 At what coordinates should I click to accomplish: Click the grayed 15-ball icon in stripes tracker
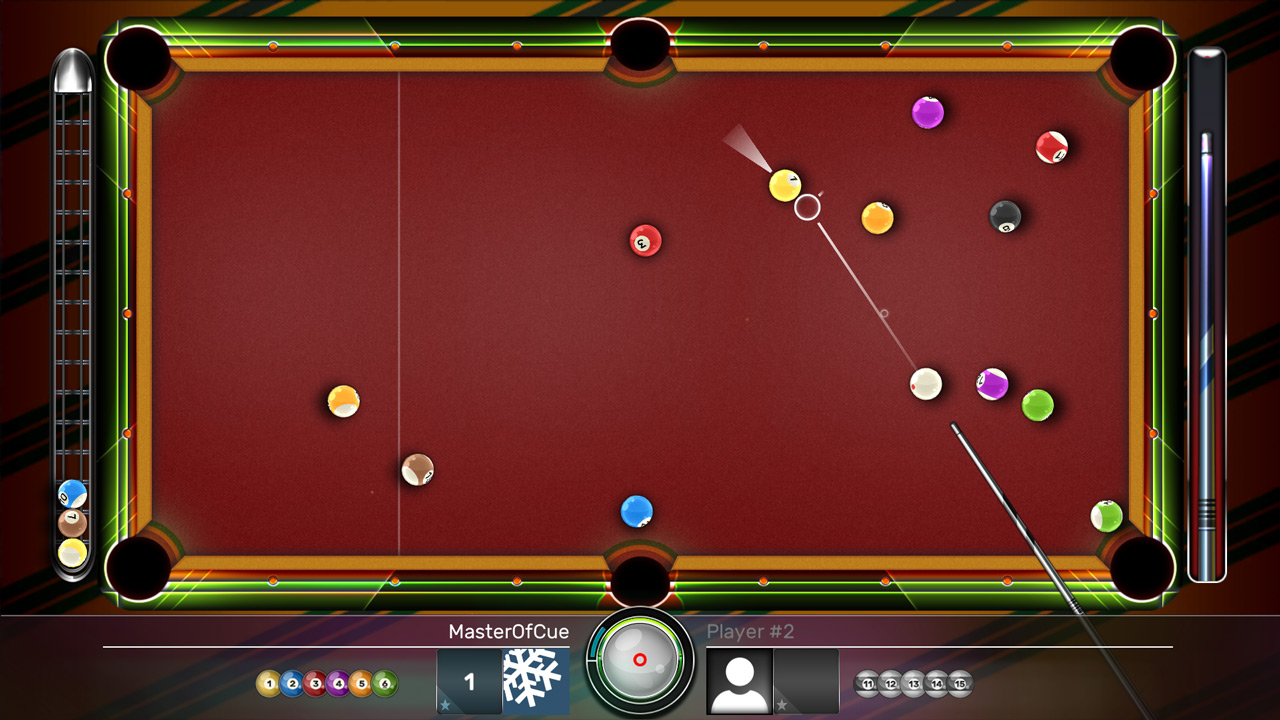[958, 684]
